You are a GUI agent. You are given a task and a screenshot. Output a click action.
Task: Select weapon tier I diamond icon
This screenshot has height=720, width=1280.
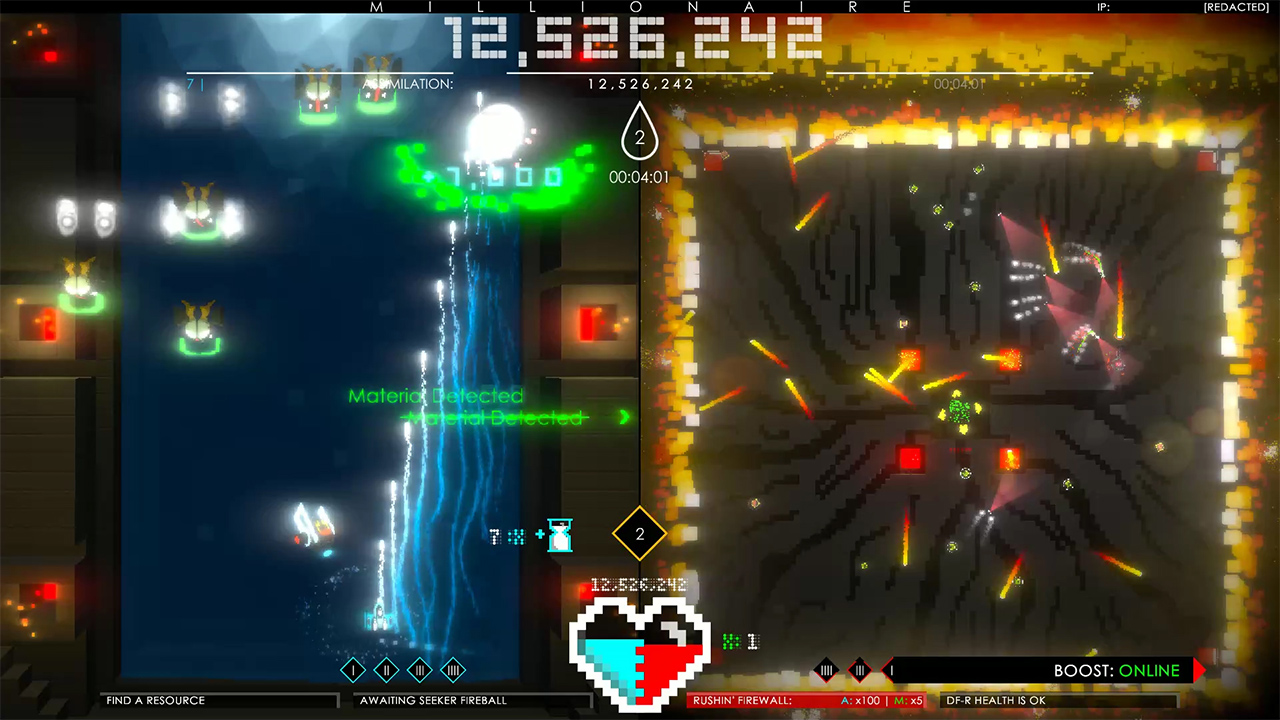[x=353, y=670]
